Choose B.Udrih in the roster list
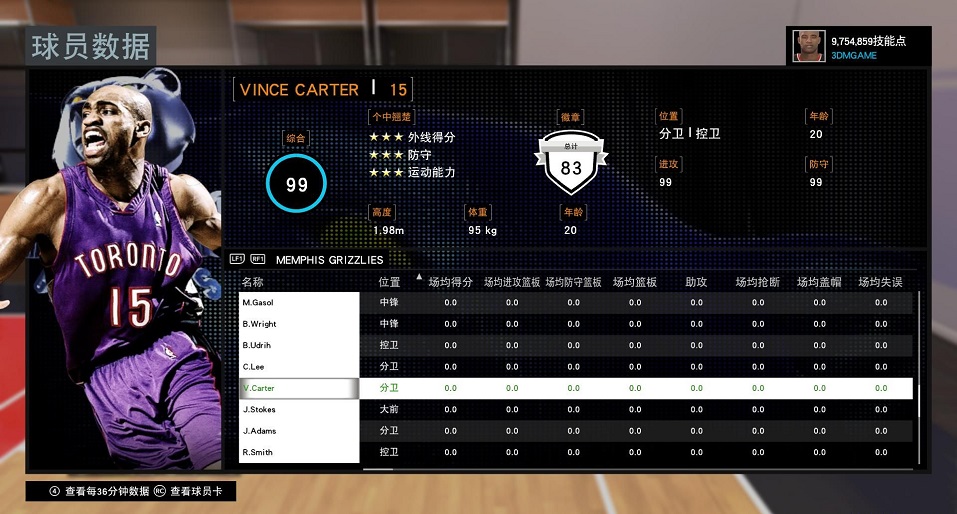Viewport: 957px width, 514px height. 299,345
